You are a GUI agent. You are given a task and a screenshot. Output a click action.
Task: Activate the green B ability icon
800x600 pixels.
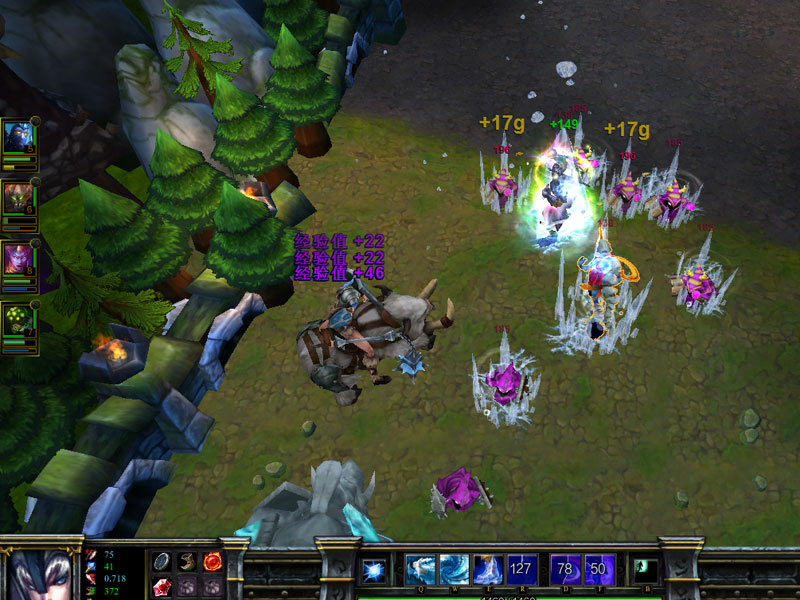(646, 569)
